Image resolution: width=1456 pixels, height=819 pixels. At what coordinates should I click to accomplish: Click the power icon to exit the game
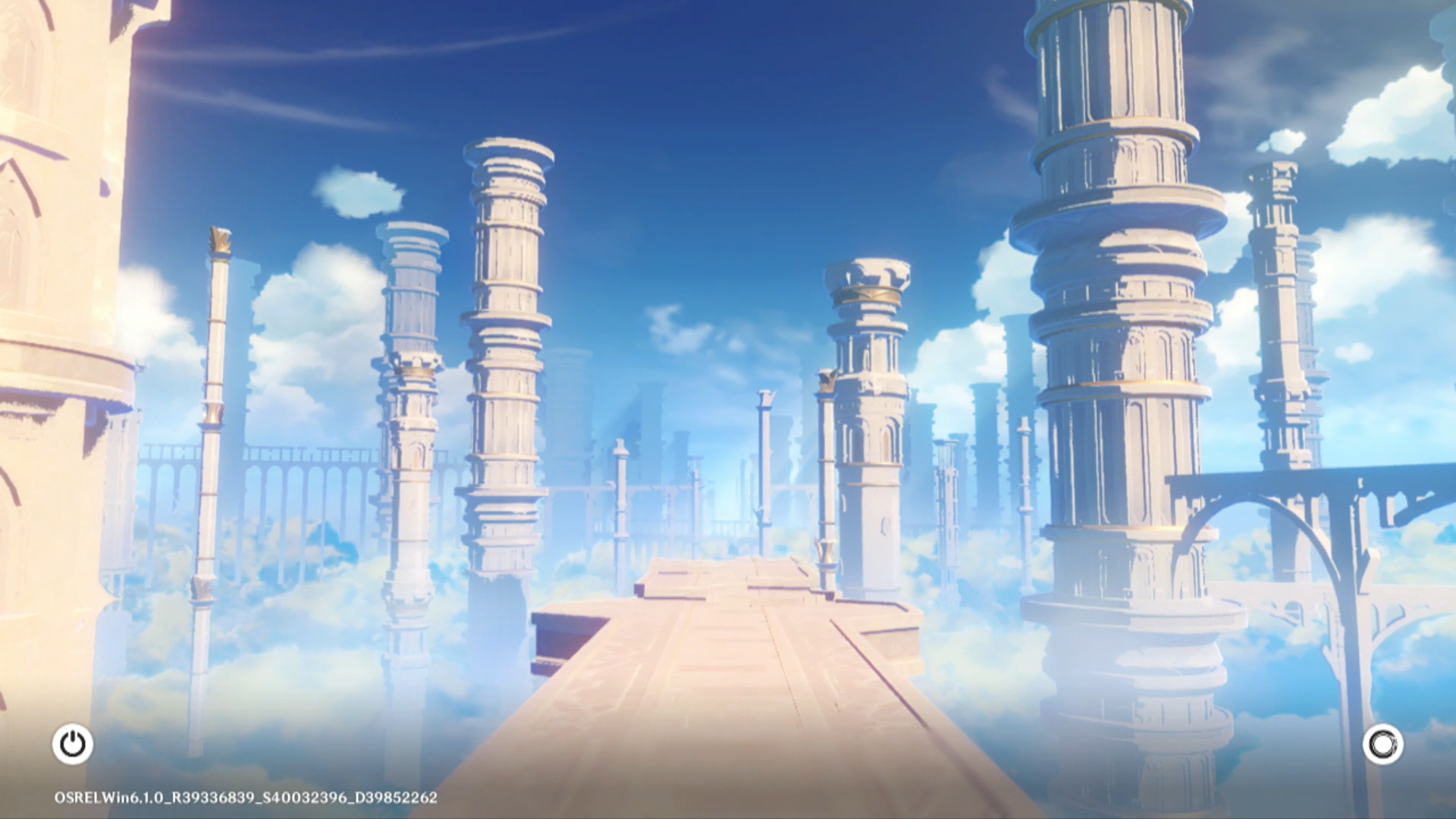tap(73, 744)
